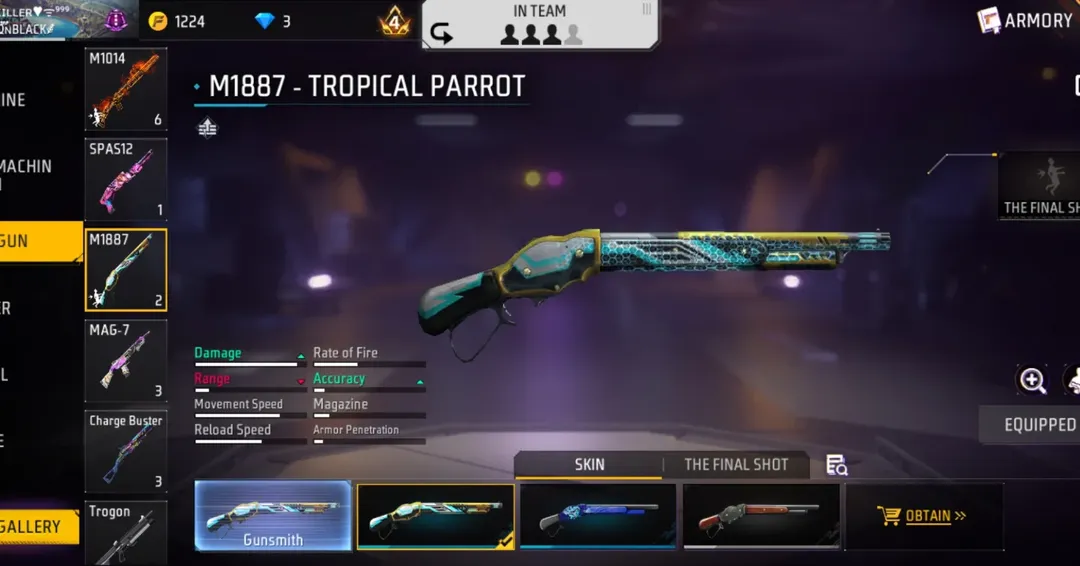The height and width of the screenshot is (566, 1080).
Task: Click the magnifying glass zoom icon
Action: [1032, 380]
